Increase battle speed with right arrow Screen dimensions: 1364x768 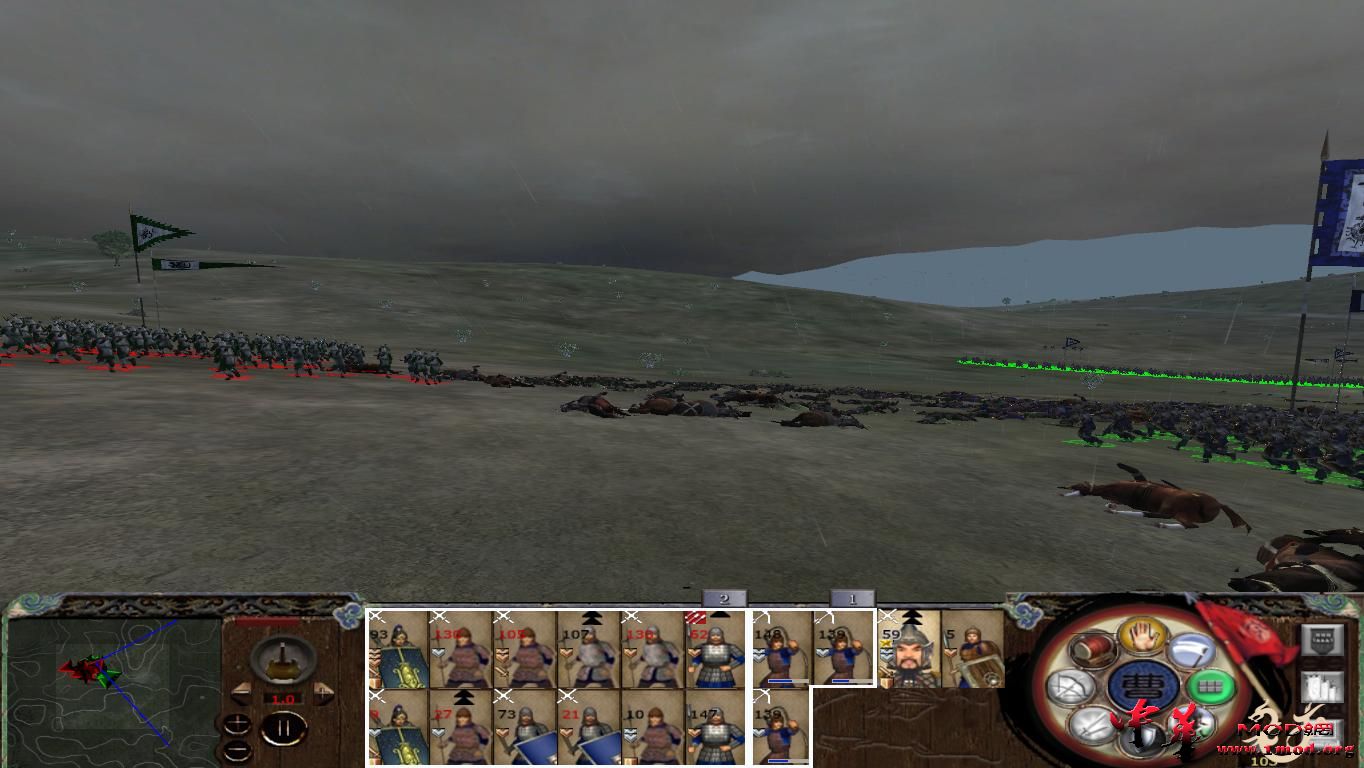(x=322, y=694)
